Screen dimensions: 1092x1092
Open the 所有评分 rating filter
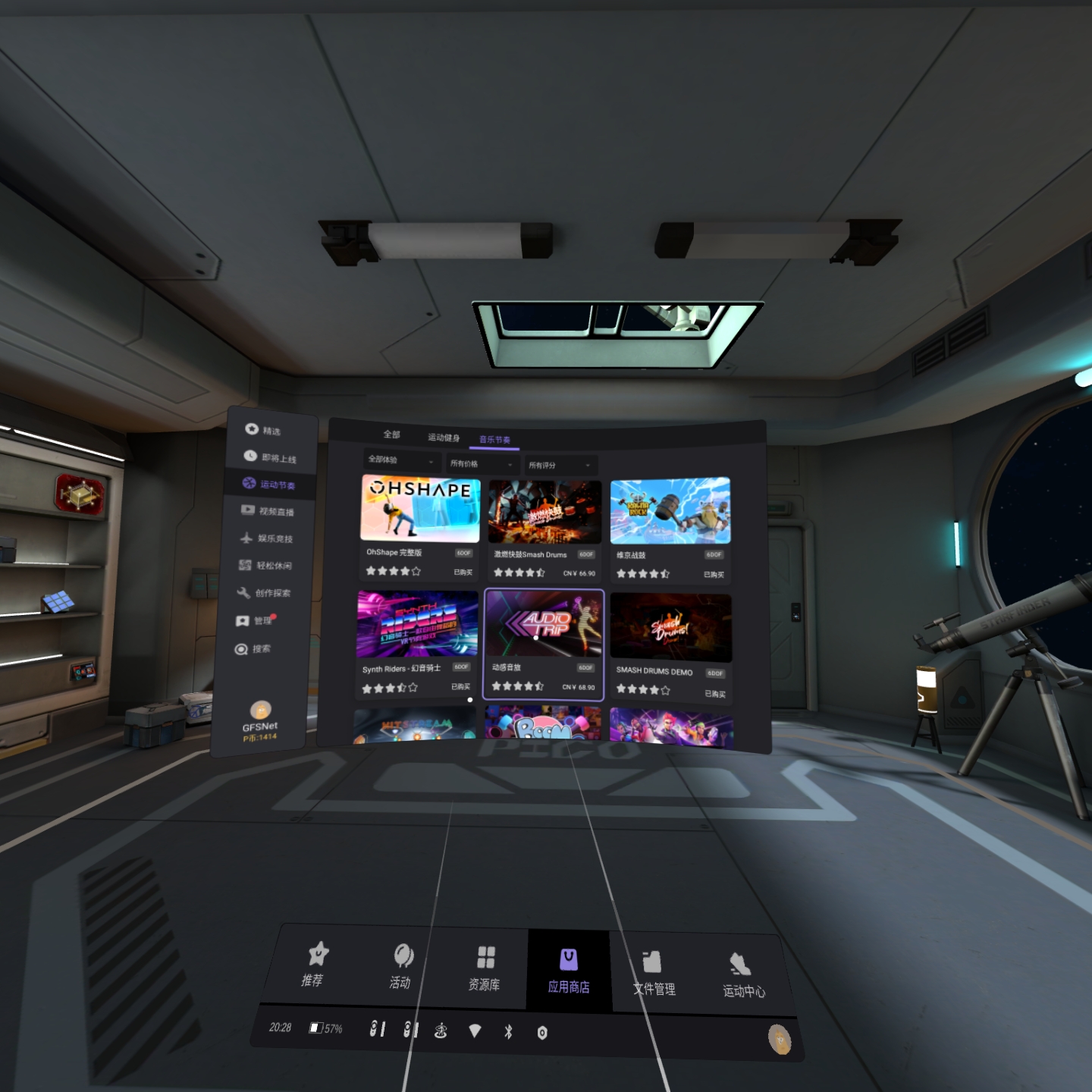560,466
